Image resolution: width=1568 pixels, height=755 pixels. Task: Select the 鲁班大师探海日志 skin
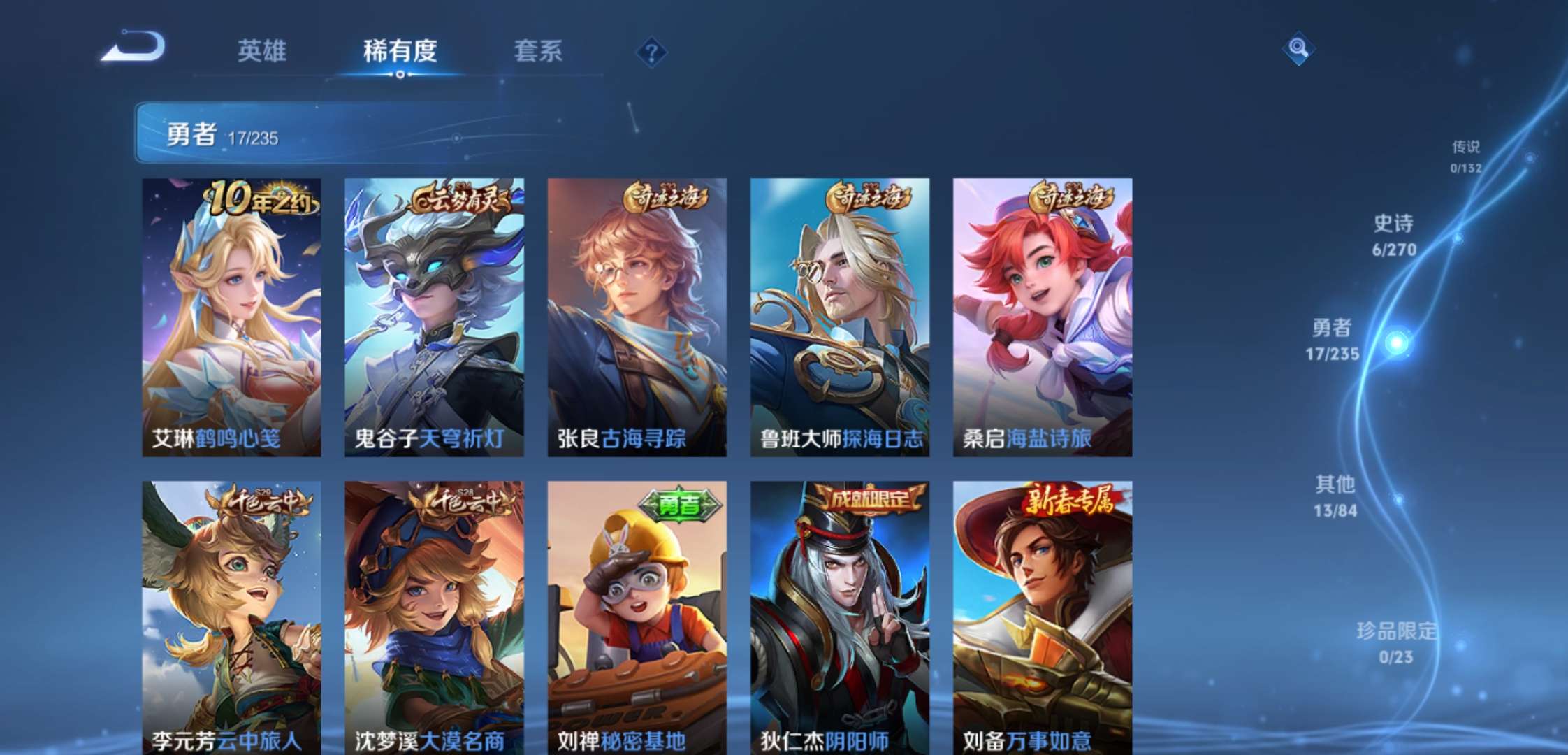pyautogui.click(x=838, y=315)
